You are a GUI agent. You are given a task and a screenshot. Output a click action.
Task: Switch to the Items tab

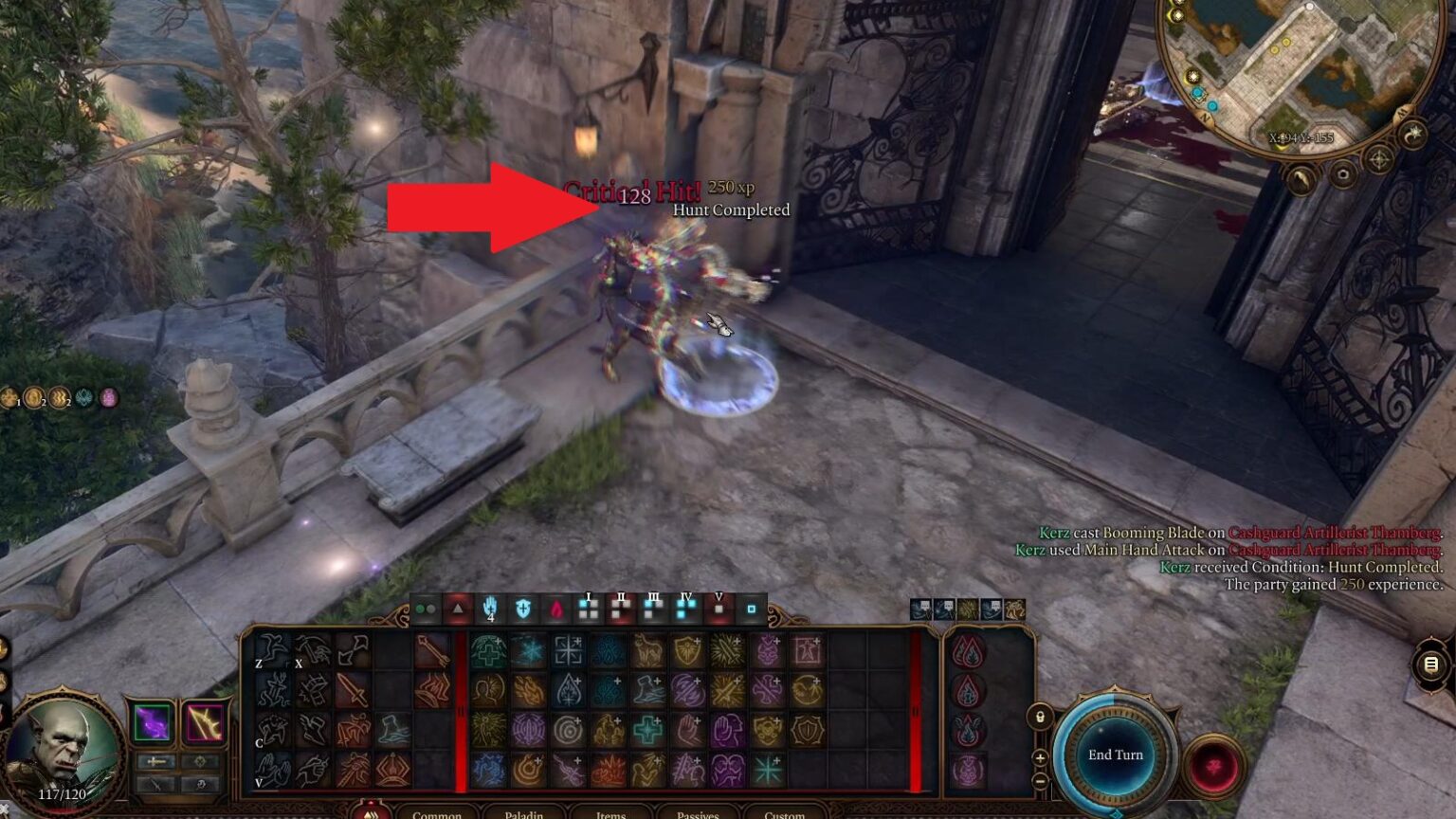pyautogui.click(x=610, y=814)
